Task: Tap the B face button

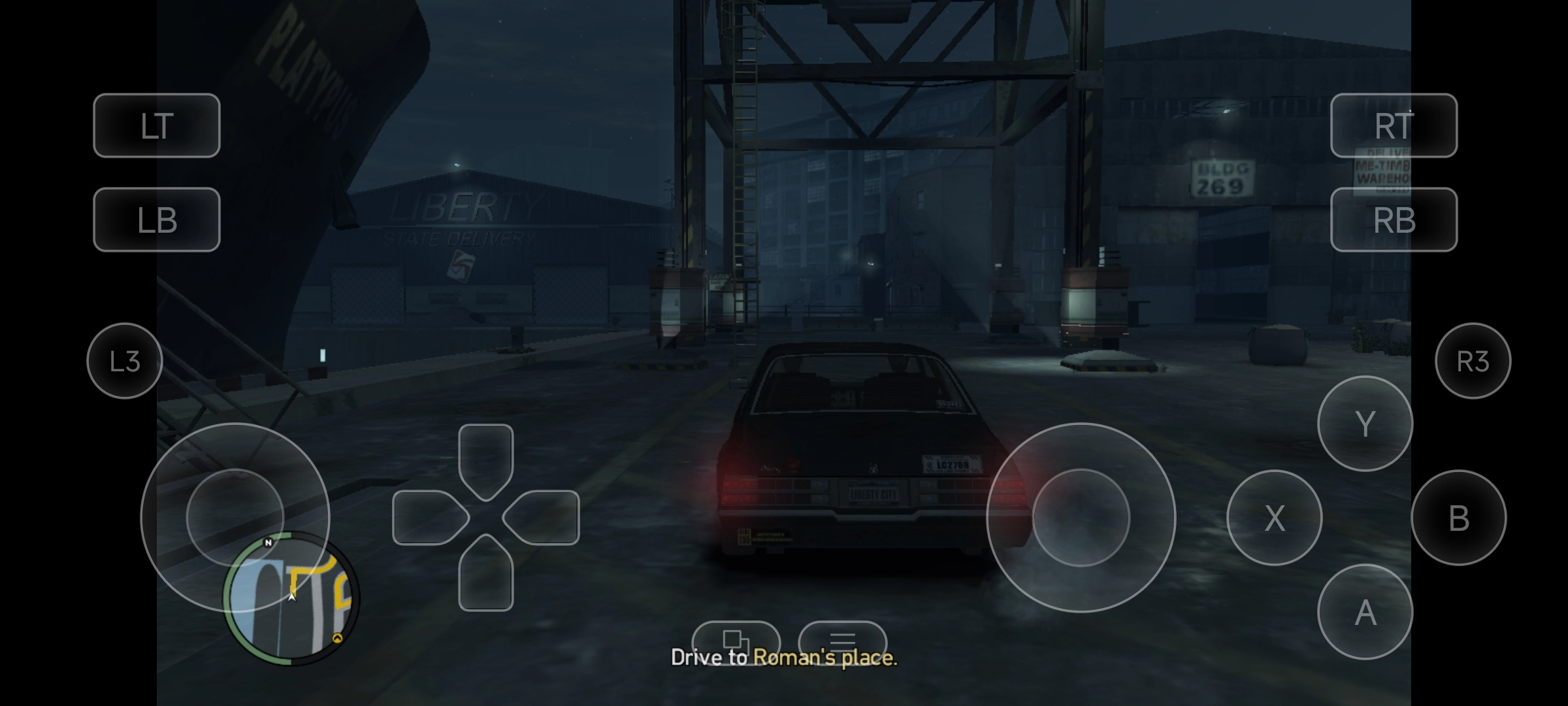Action: coord(1458,518)
